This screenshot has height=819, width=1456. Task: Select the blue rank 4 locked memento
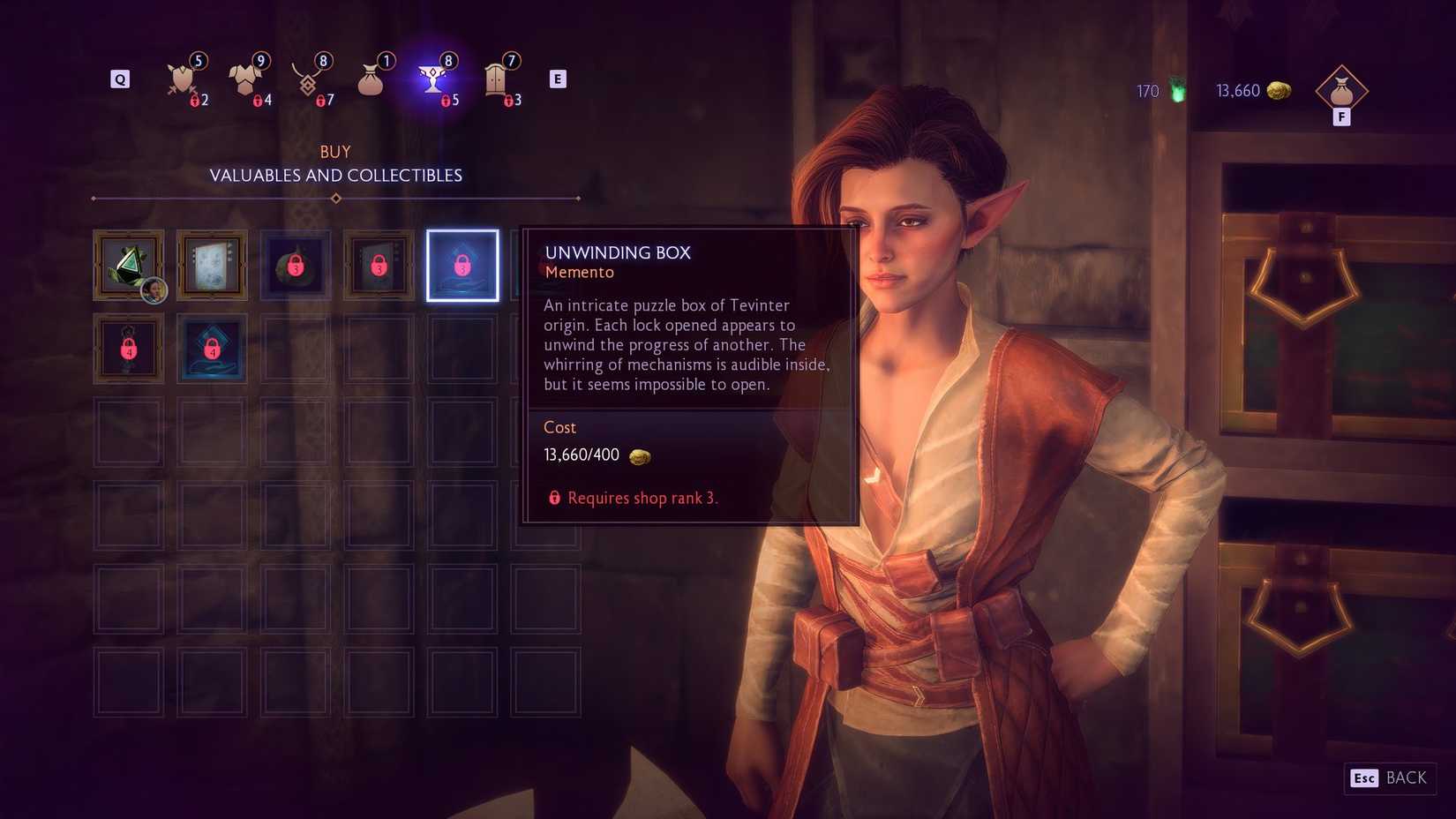coord(212,349)
